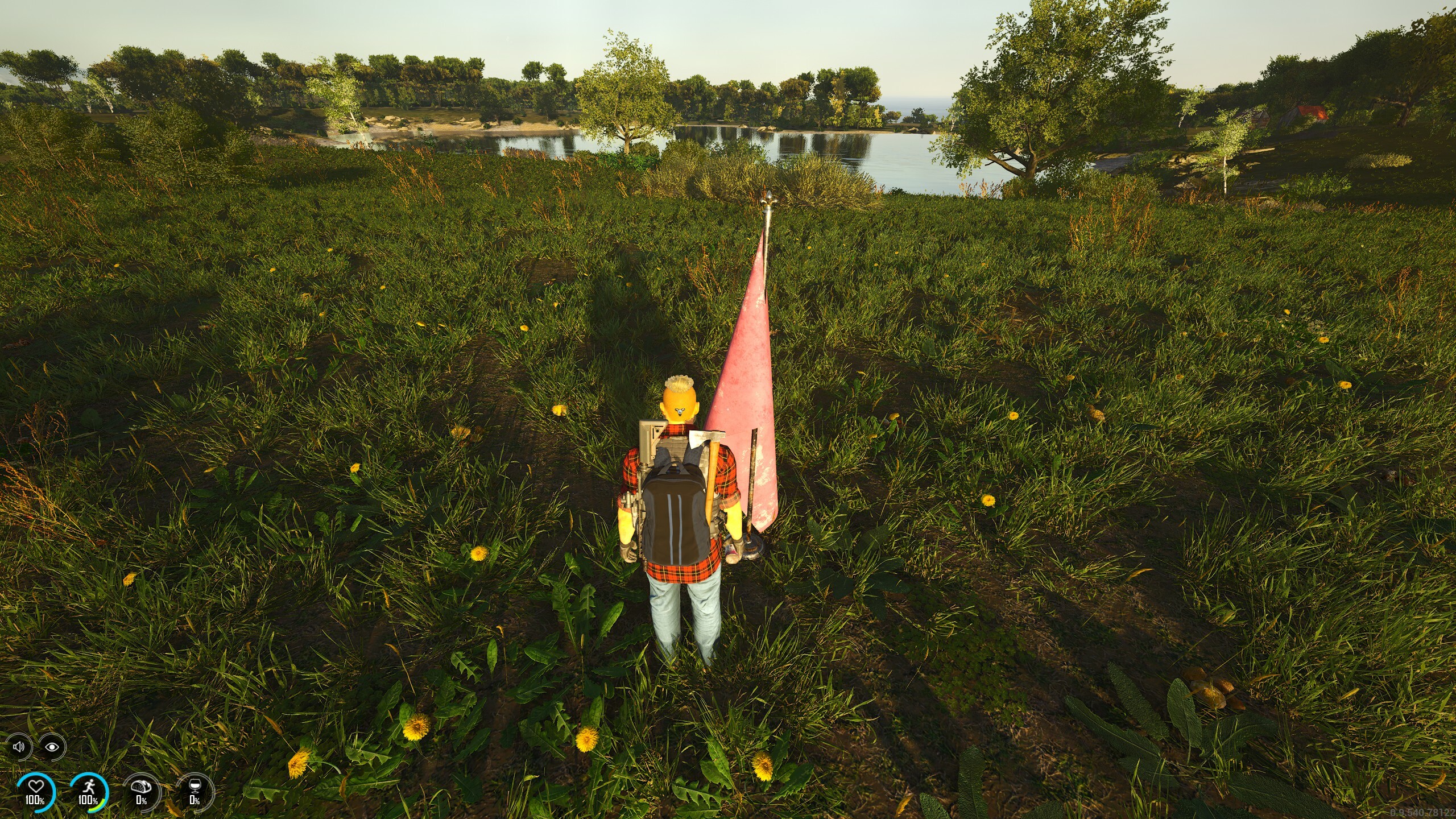
Task: Click the speaker noise indicator icon
Action: [19, 746]
